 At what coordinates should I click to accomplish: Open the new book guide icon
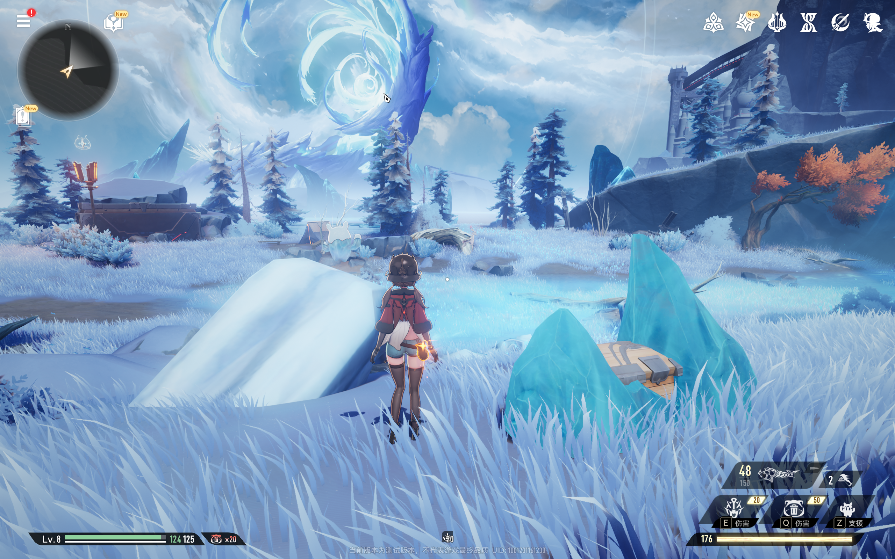click(113, 22)
